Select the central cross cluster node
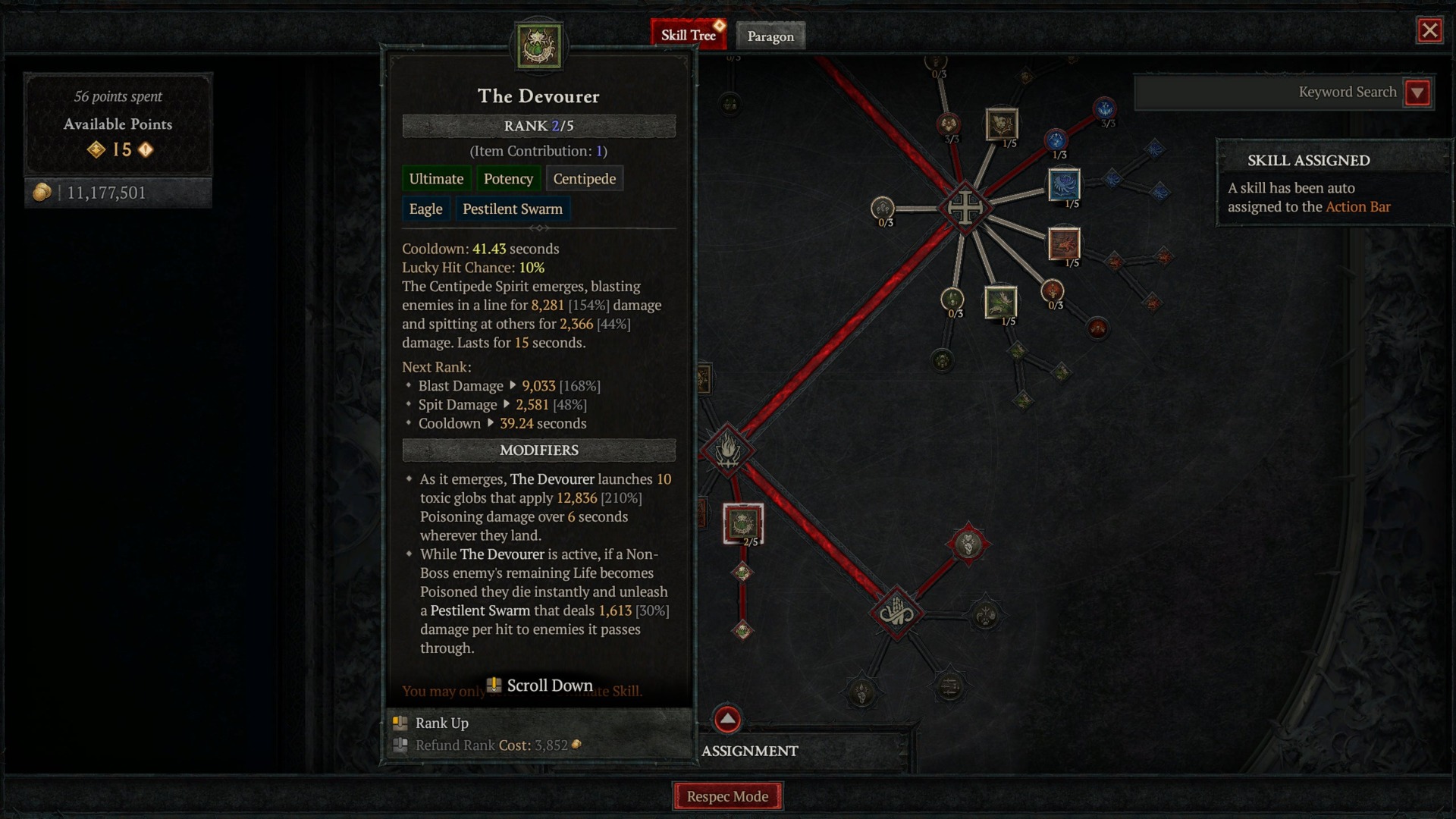The width and height of the screenshot is (1456, 819). pos(965,207)
